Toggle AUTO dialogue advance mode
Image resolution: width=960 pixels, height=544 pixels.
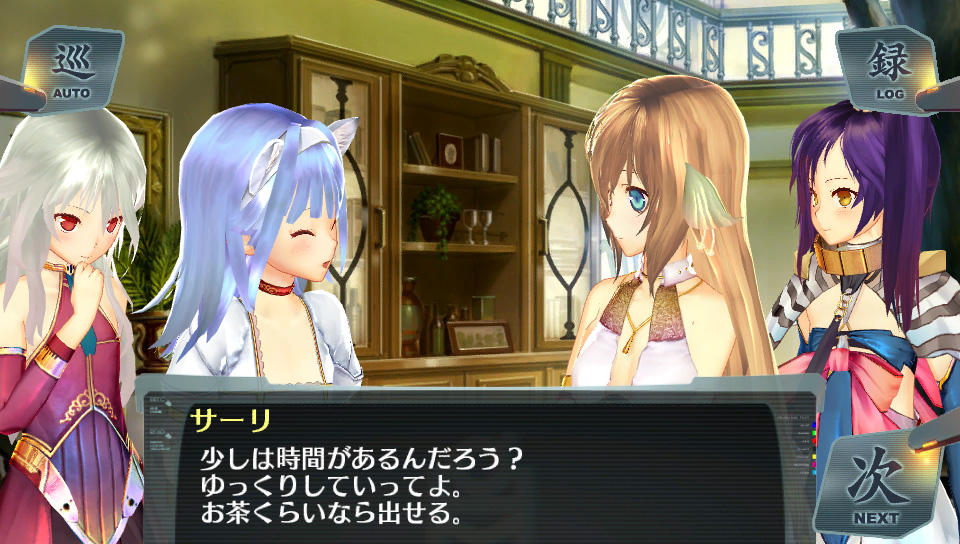click(72, 70)
